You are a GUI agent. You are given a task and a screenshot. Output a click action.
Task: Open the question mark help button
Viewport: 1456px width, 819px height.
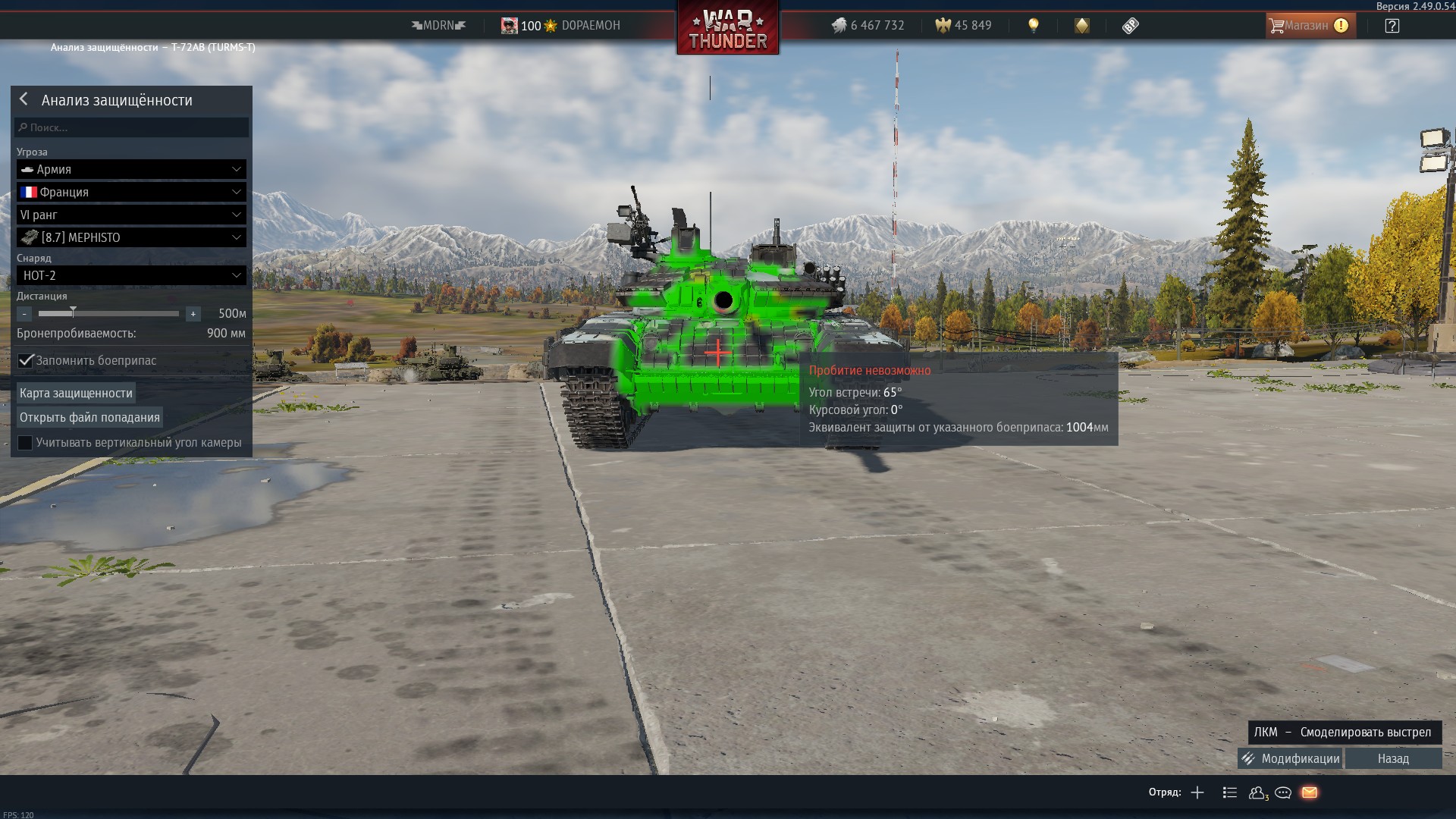coord(1392,26)
